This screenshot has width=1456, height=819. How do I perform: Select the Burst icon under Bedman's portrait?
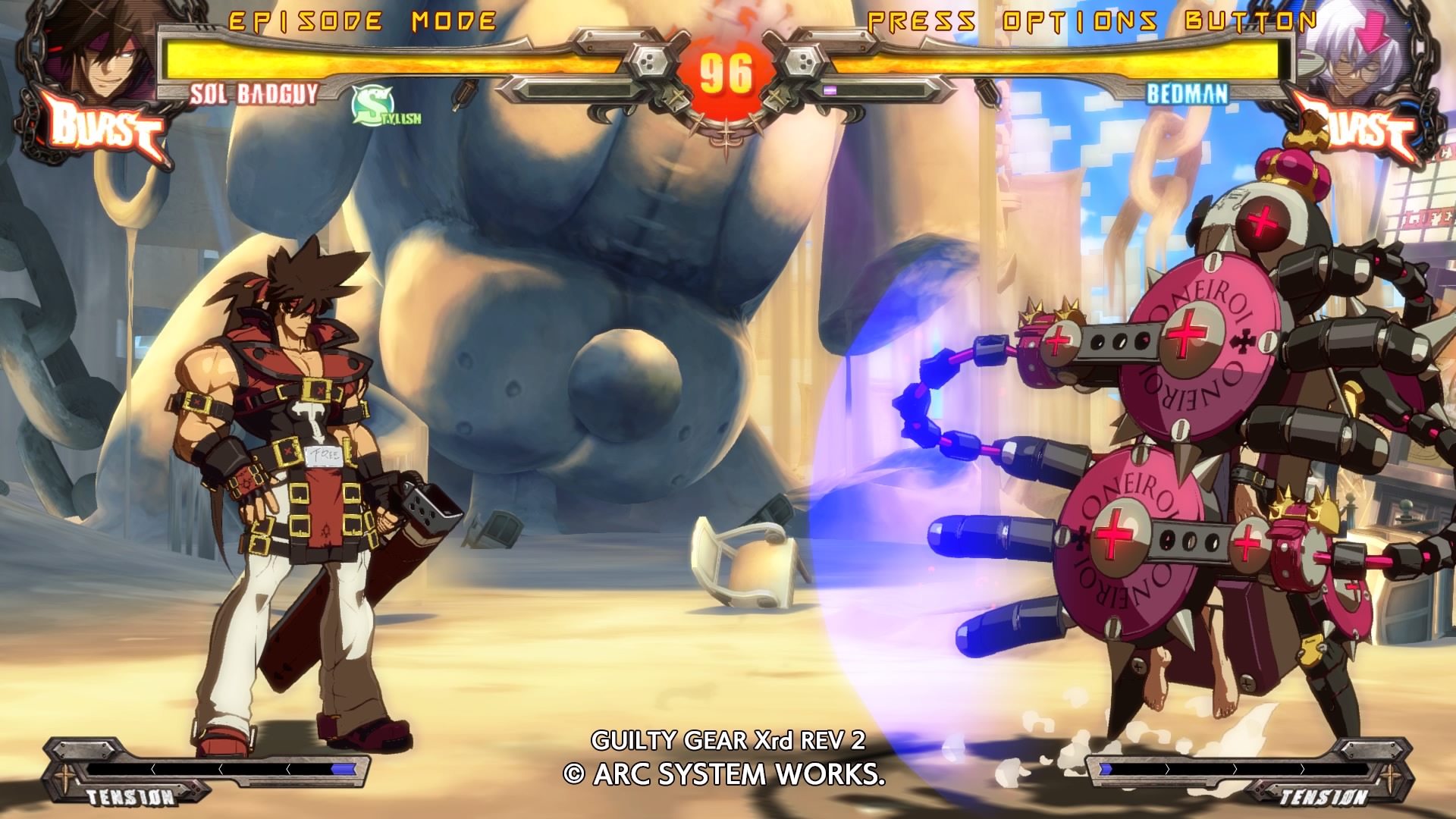point(1356,129)
